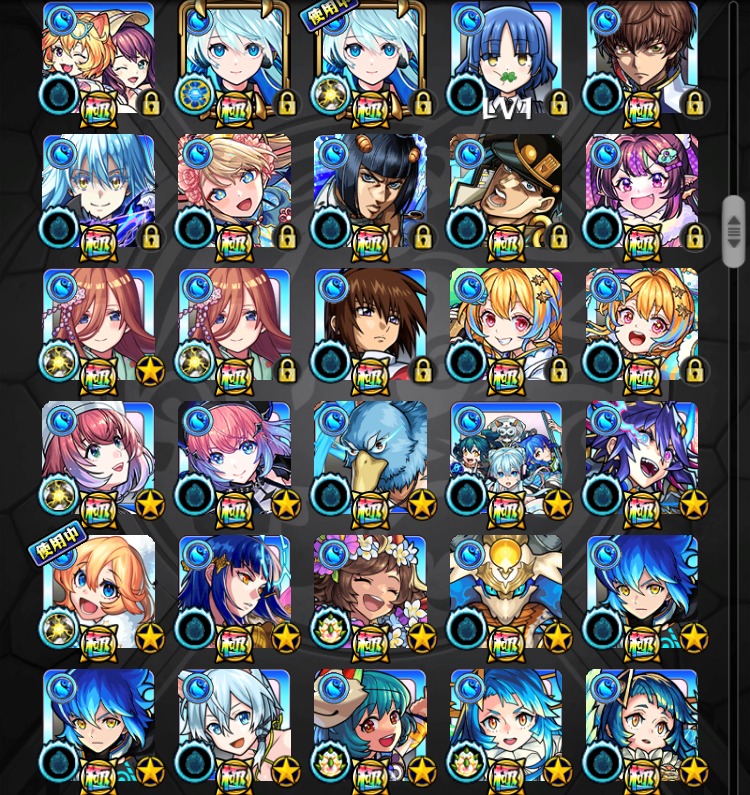Select the orange-haired girl marked 使用中
The image size is (750, 795).
(x=98, y=592)
